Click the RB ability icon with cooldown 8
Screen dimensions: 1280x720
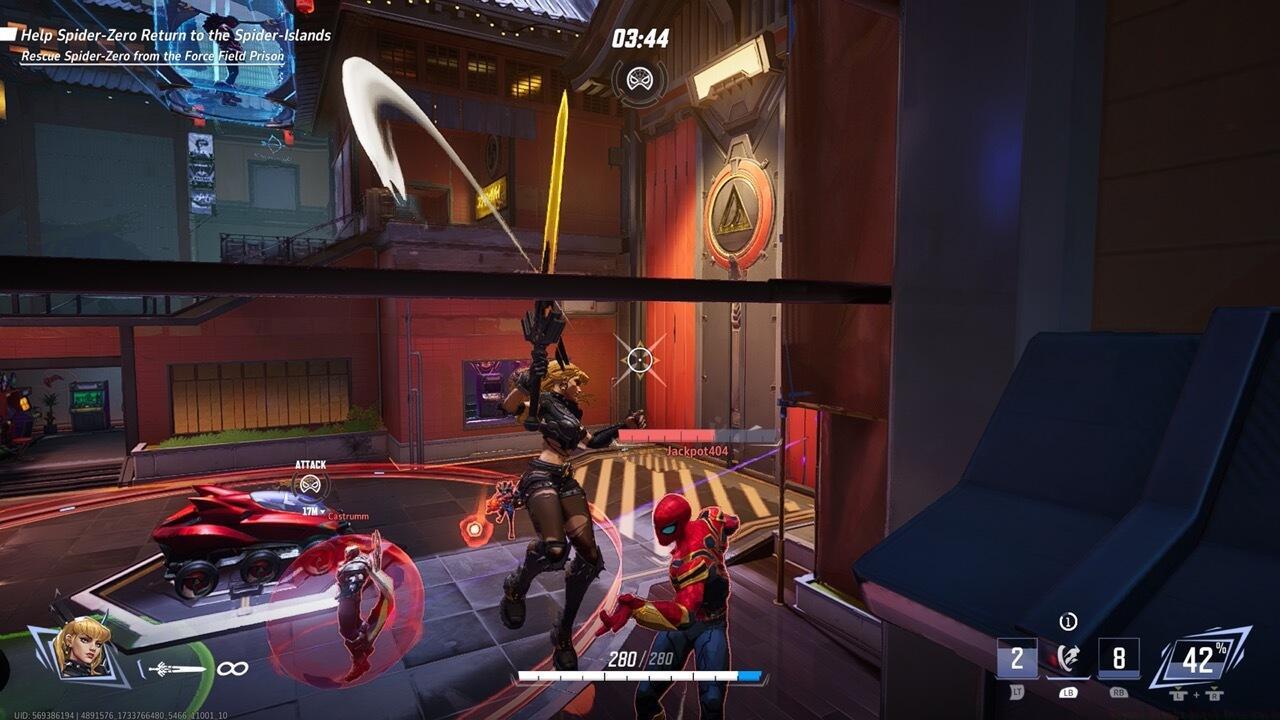[1121, 657]
